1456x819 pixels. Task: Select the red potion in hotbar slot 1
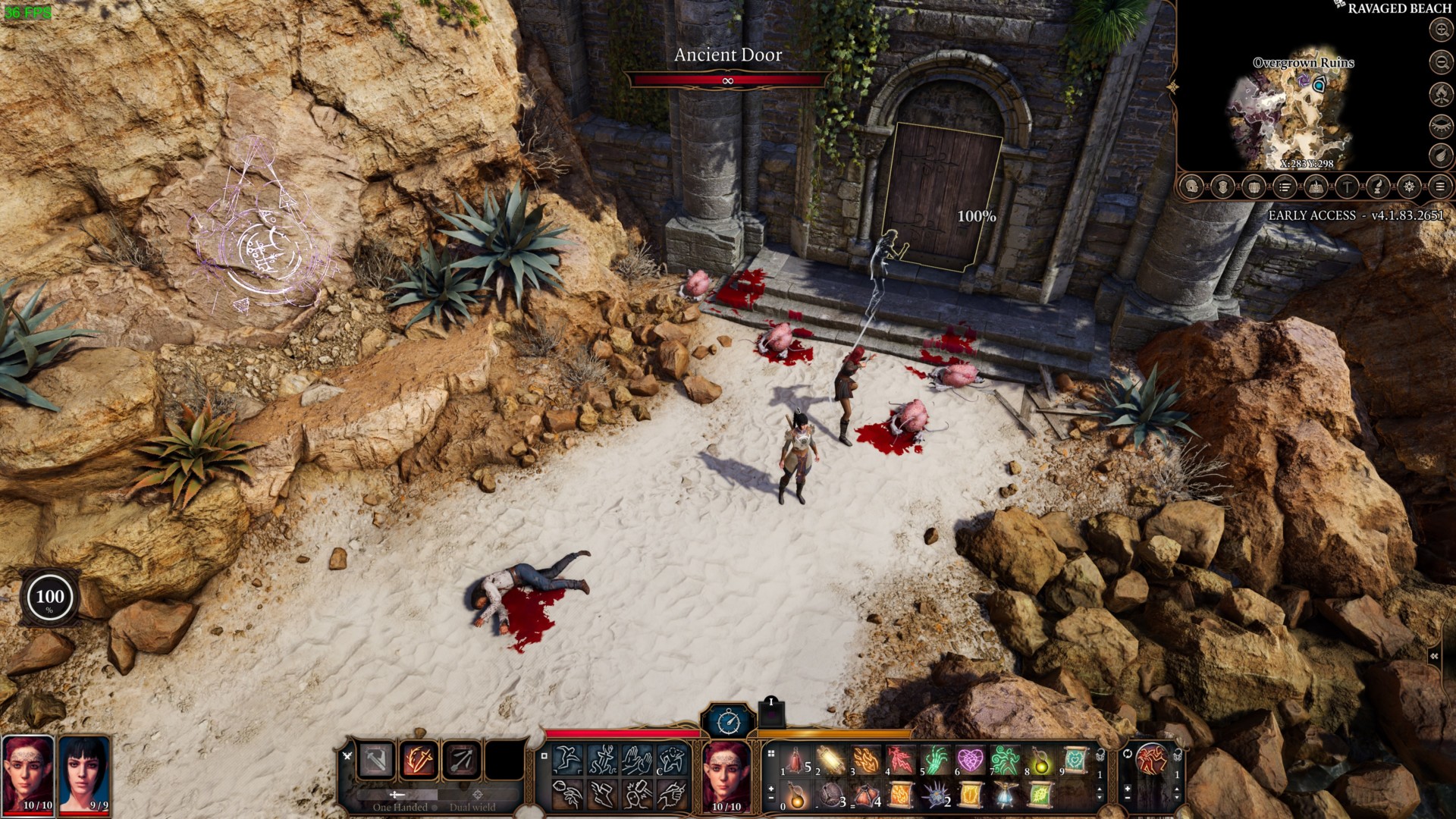tap(795, 760)
